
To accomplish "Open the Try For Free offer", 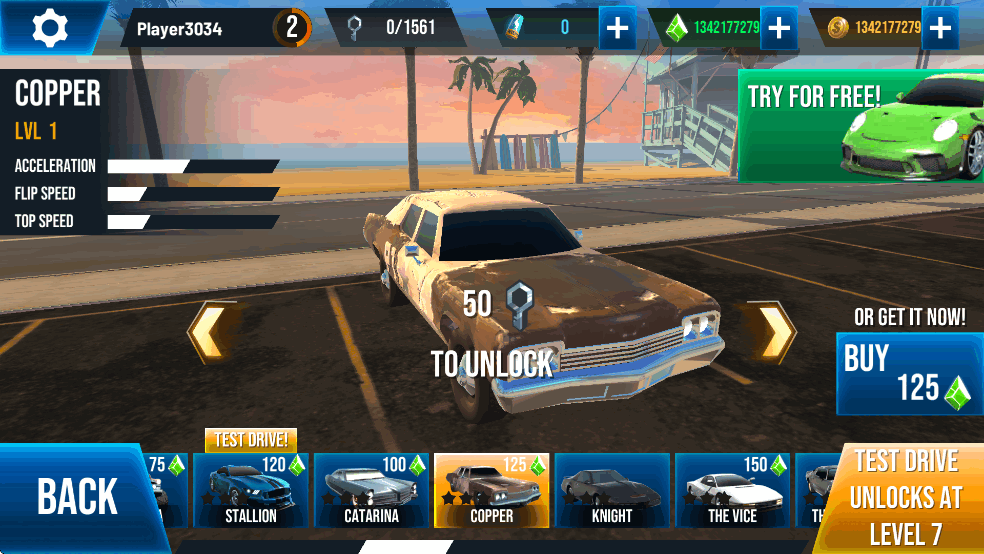I will pos(860,126).
